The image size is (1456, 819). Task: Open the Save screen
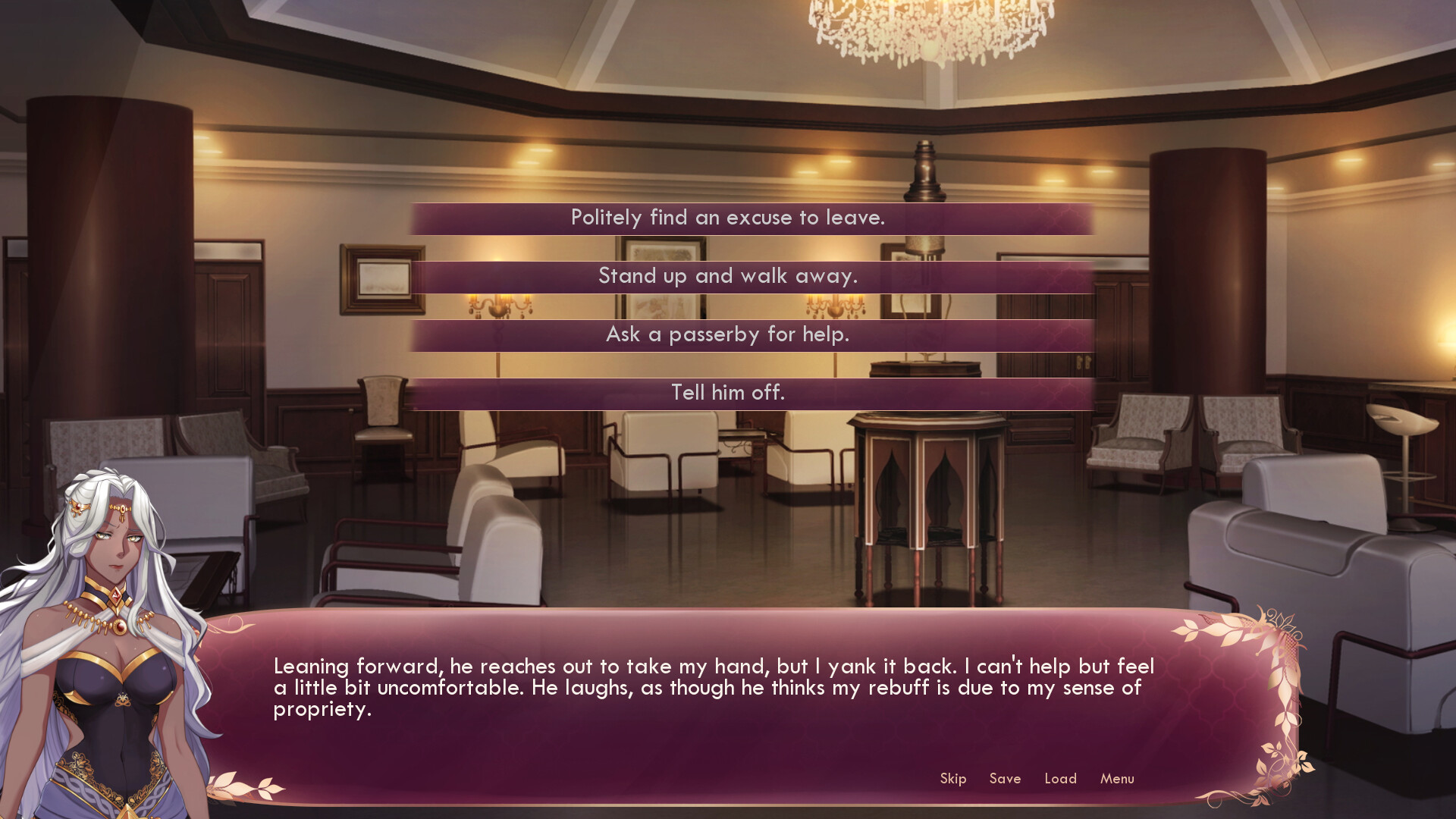1005,779
